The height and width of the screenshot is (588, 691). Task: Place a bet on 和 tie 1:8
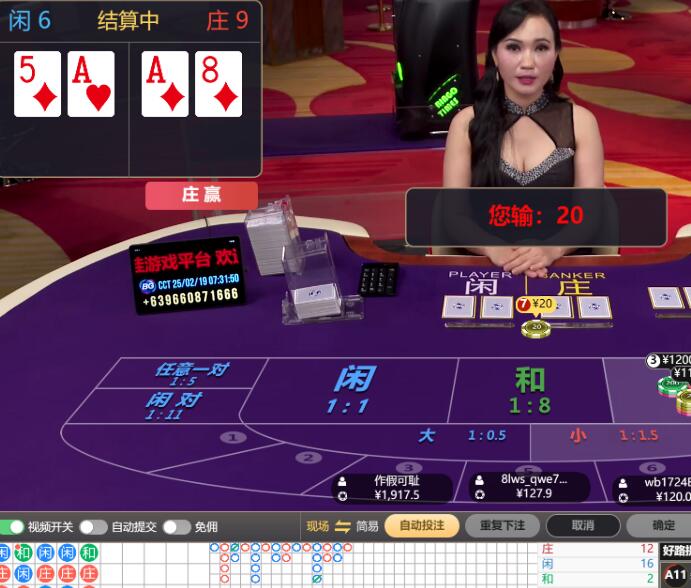(x=530, y=390)
